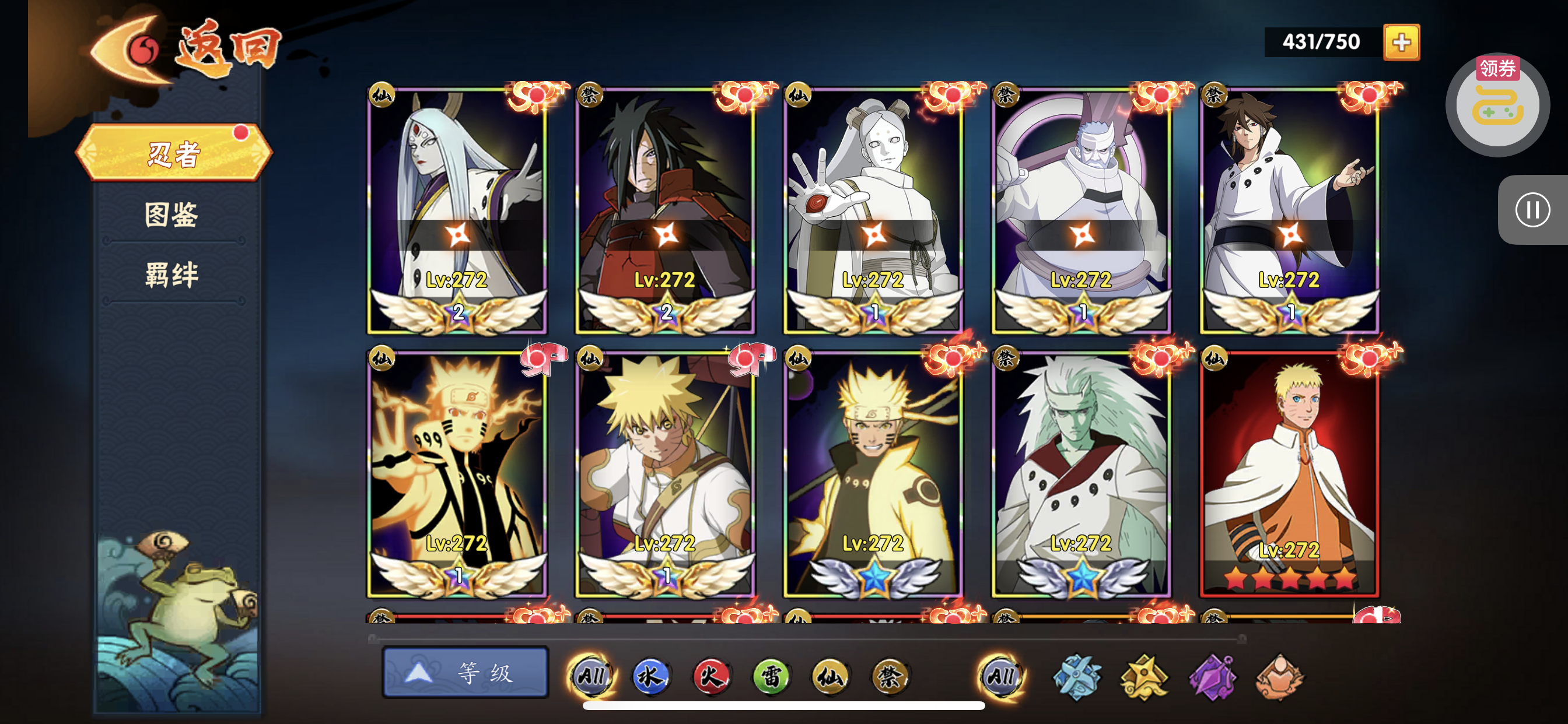Choose the black-haired Madara card
The image size is (1568, 724).
[666, 210]
